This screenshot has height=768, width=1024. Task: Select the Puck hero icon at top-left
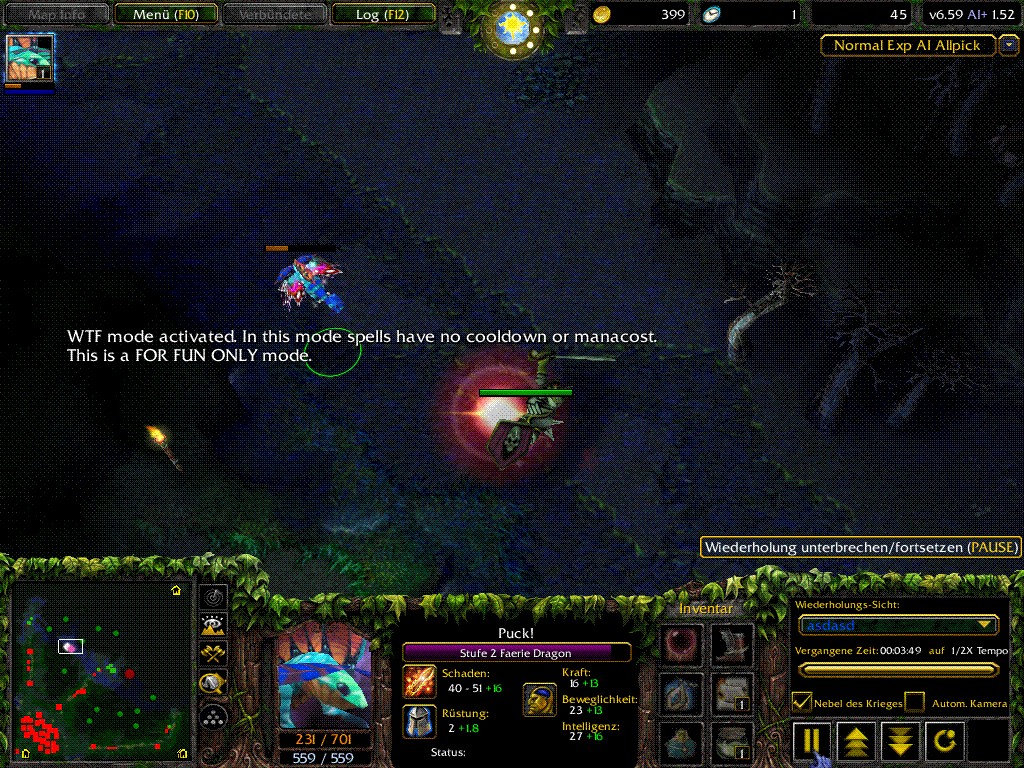click(30, 57)
